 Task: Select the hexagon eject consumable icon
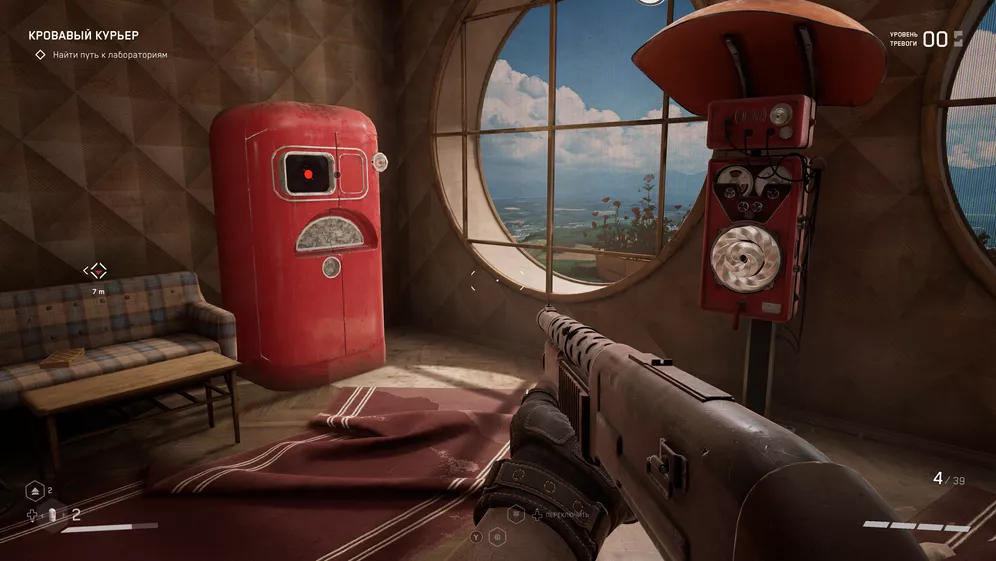(x=33, y=490)
